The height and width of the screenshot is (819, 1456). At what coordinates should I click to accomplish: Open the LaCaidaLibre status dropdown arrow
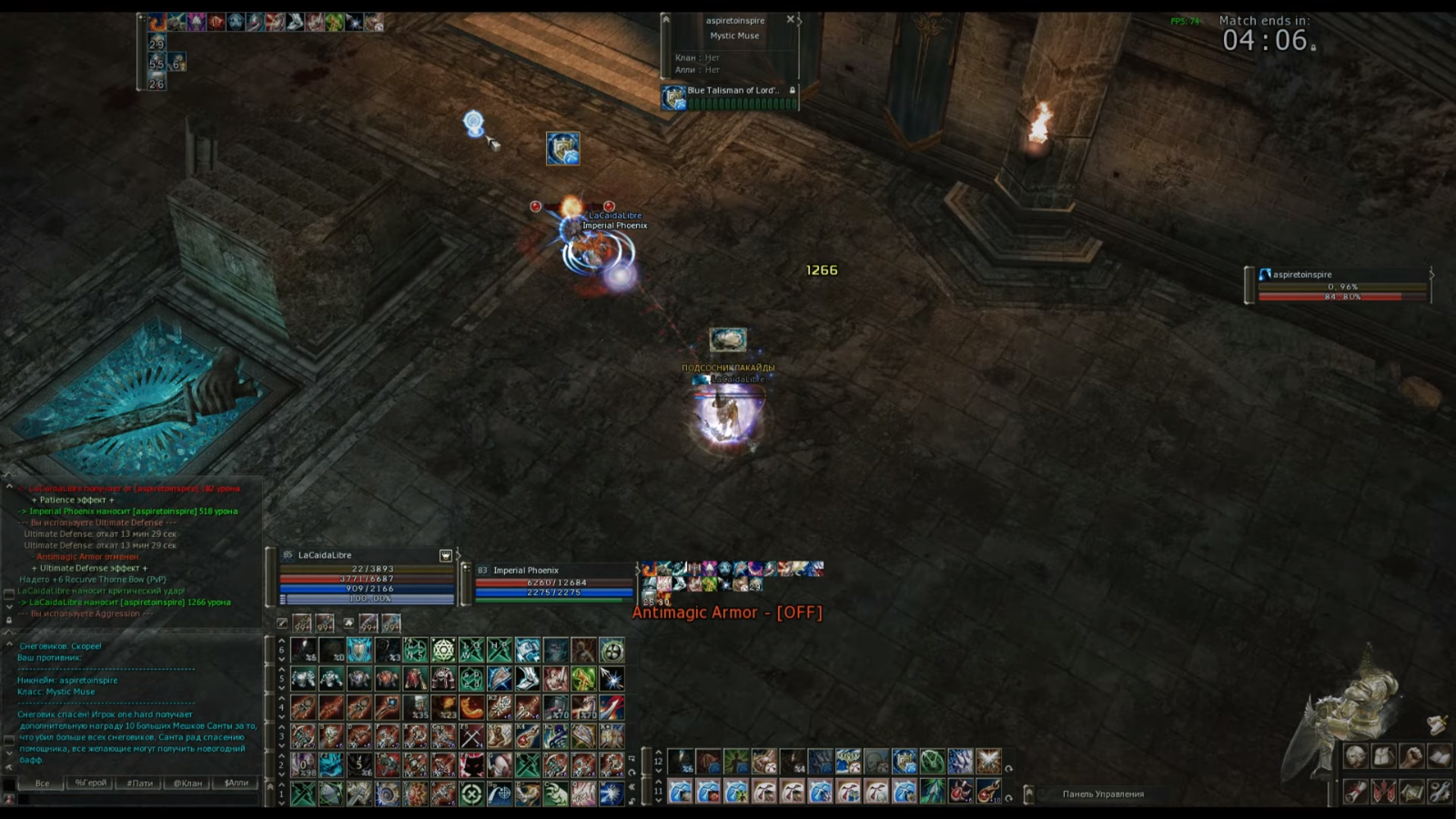click(x=446, y=555)
